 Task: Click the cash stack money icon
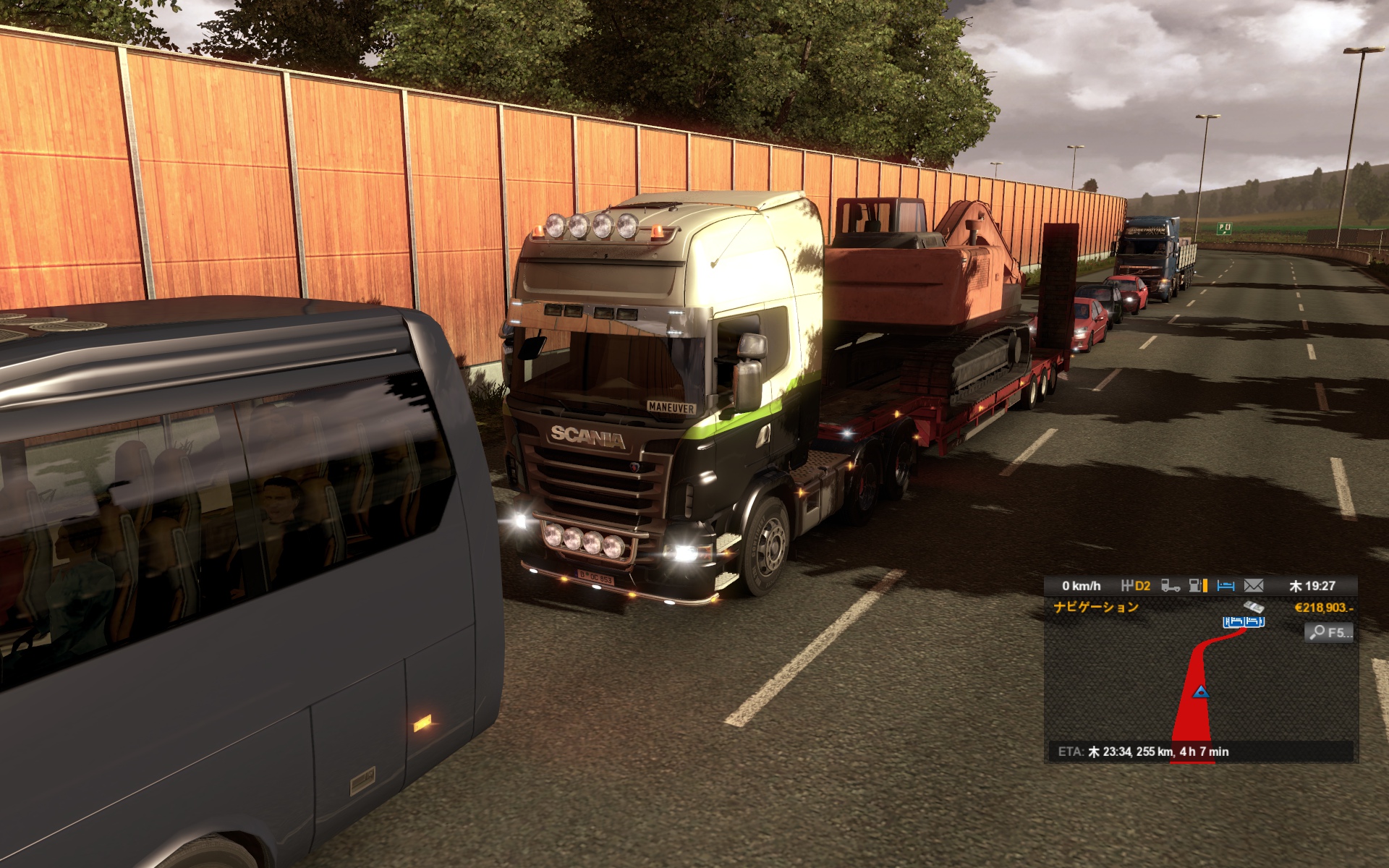[x=1254, y=607]
